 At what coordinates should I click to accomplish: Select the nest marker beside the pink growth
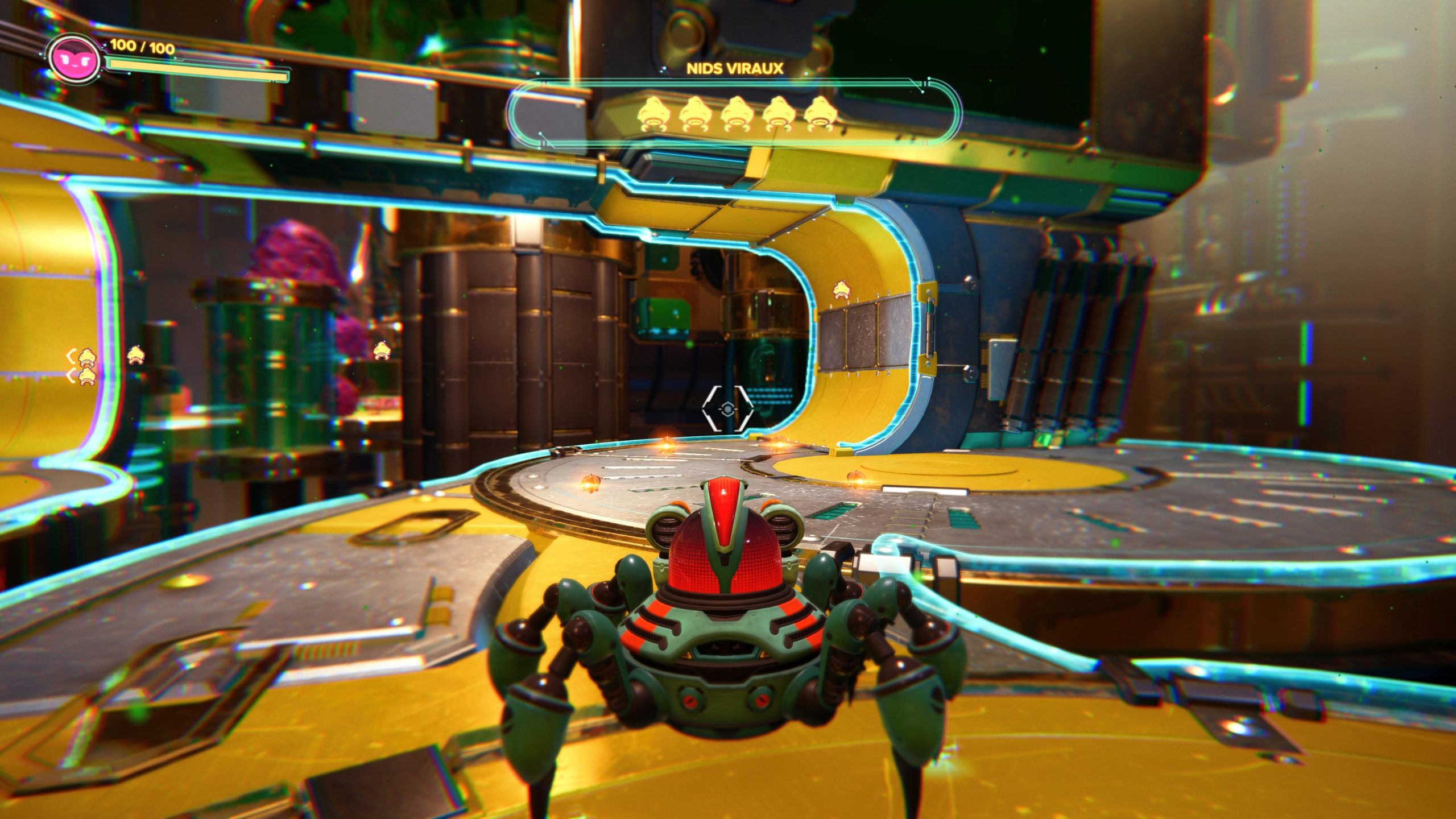click(382, 350)
